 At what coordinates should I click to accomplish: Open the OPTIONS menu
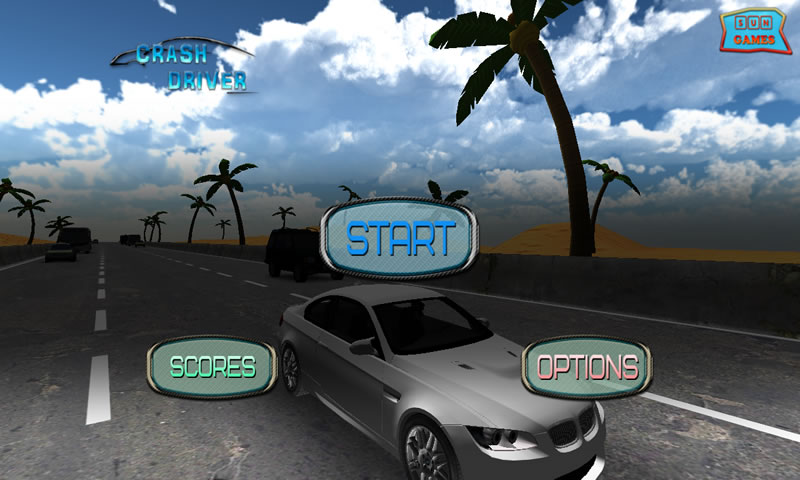[587, 367]
